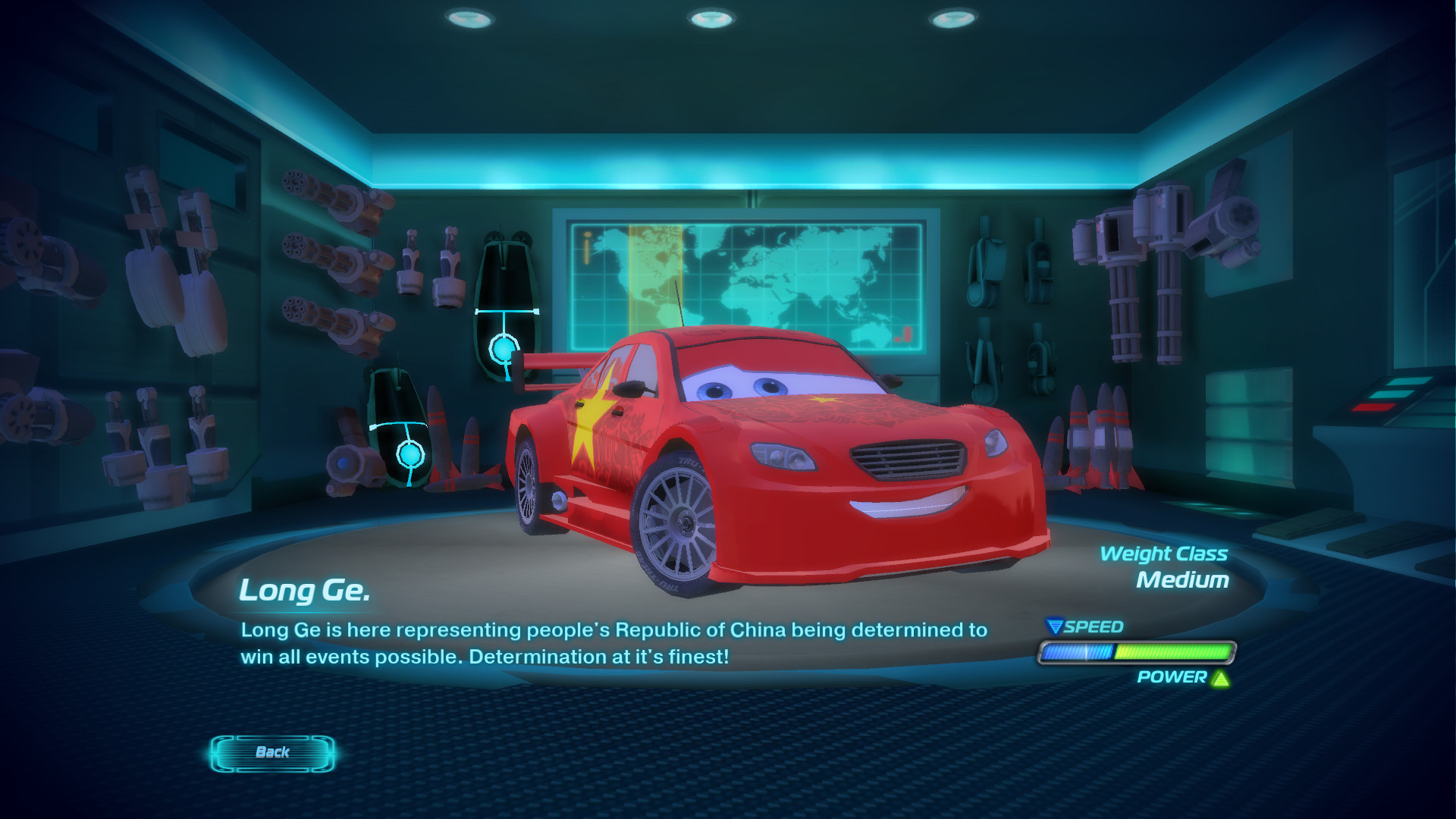Expand the Weight Class section
This screenshot has height=819, width=1456.
1163,554
